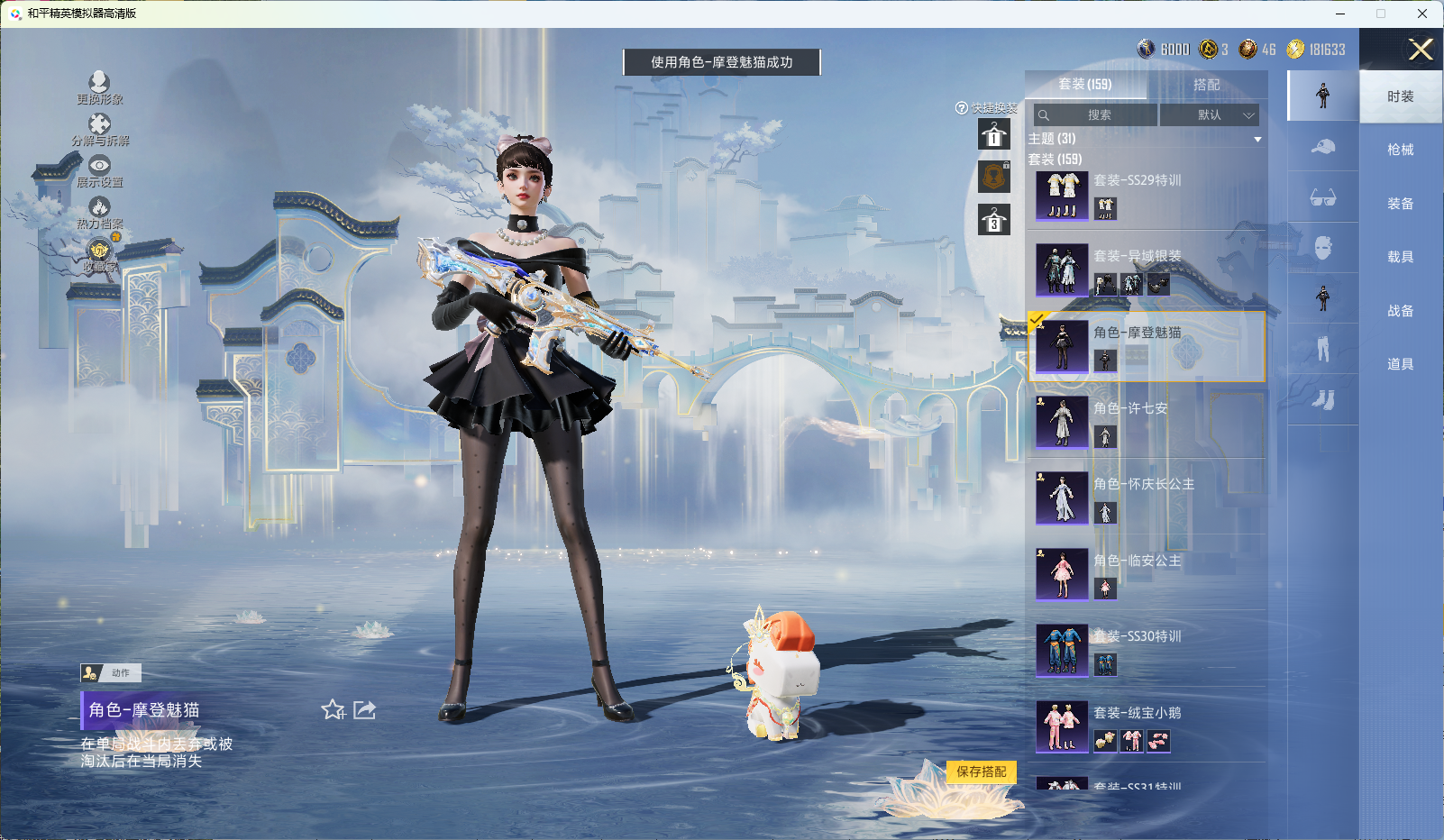Image resolution: width=1444 pixels, height=840 pixels.
Task: Switch to the 搭配 tab
Action: coord(1206,85)
